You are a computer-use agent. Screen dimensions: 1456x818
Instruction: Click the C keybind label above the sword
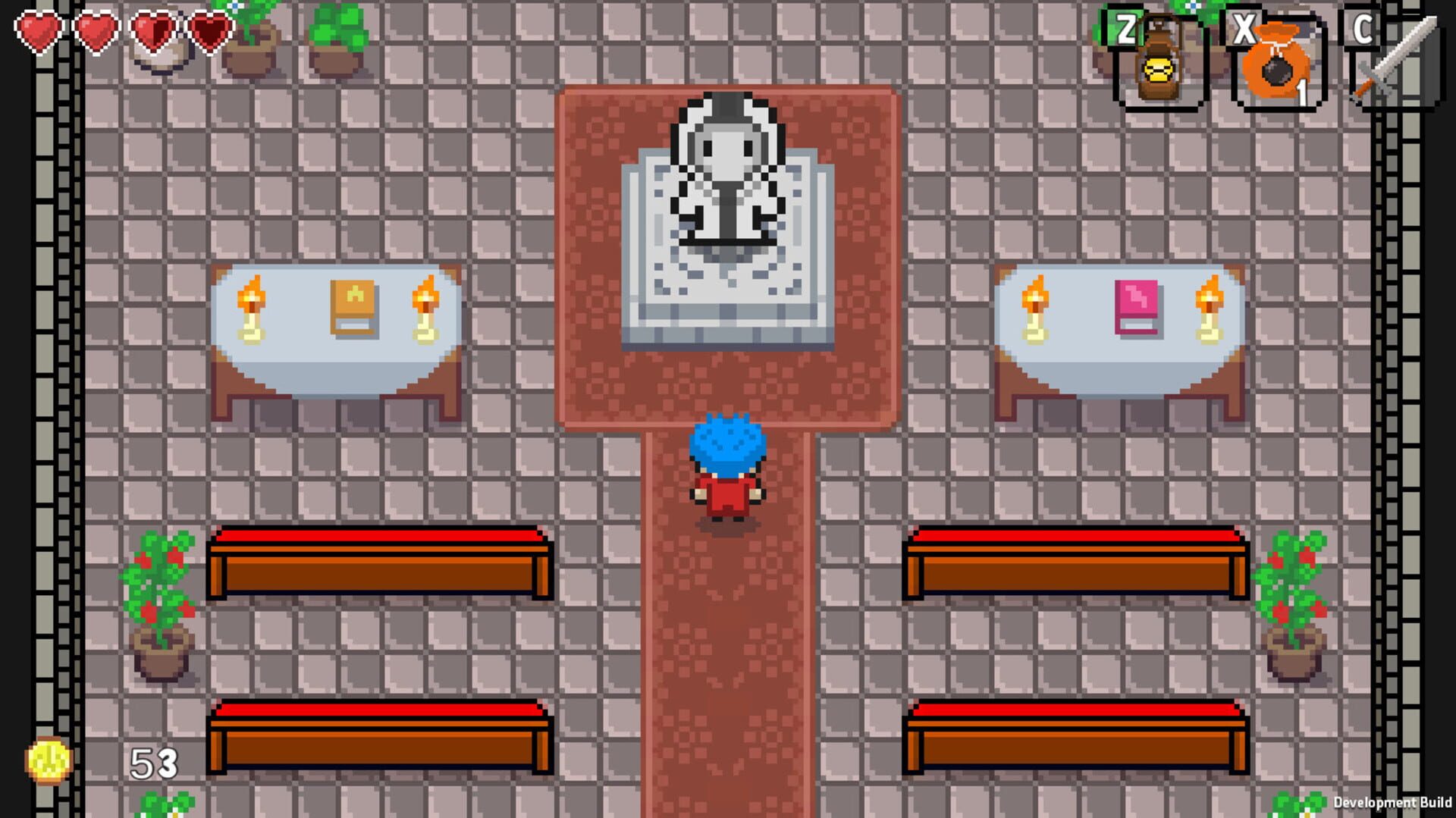pos(1362,30)
